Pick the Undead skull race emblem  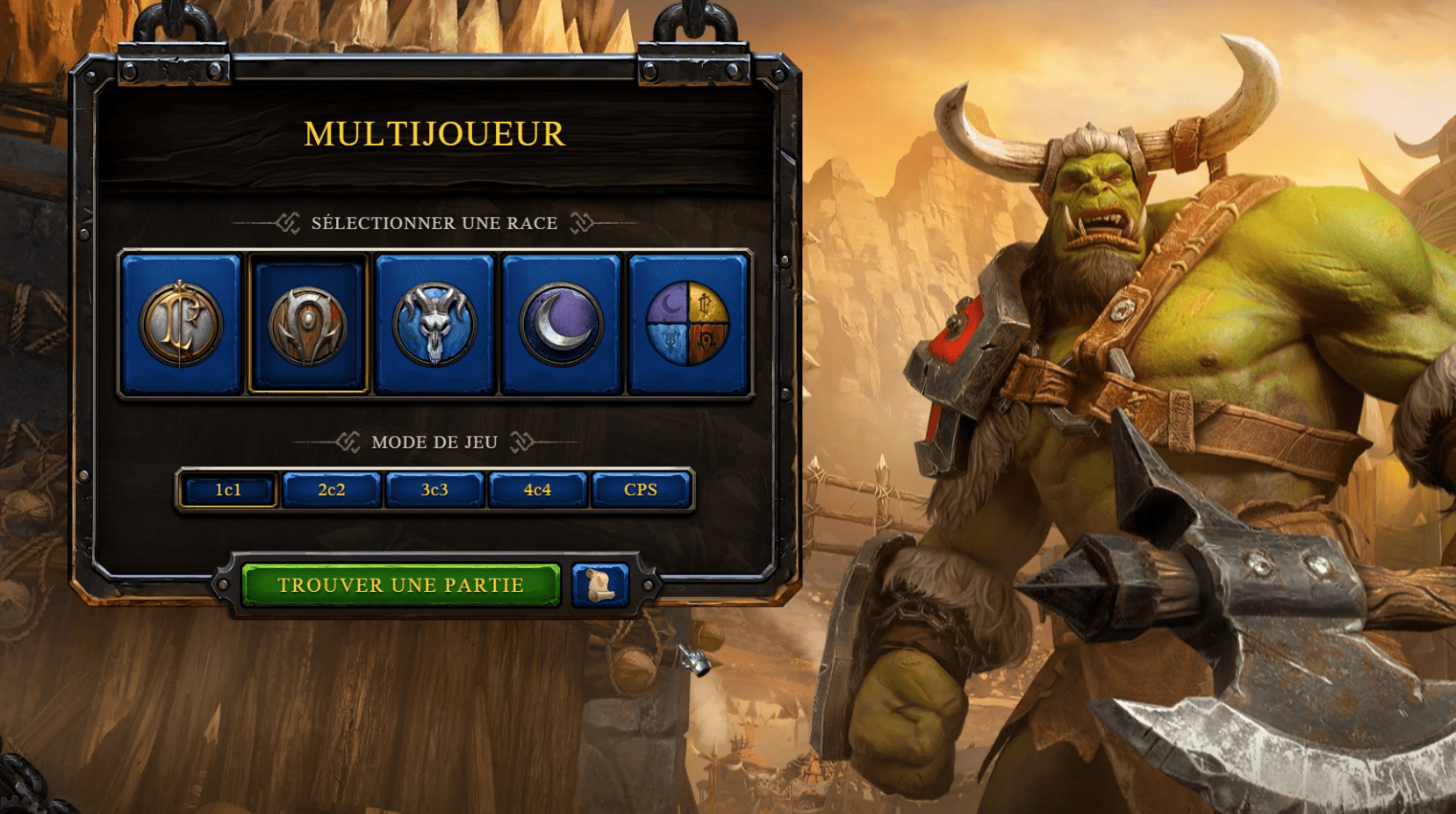(x=434, y=324)
